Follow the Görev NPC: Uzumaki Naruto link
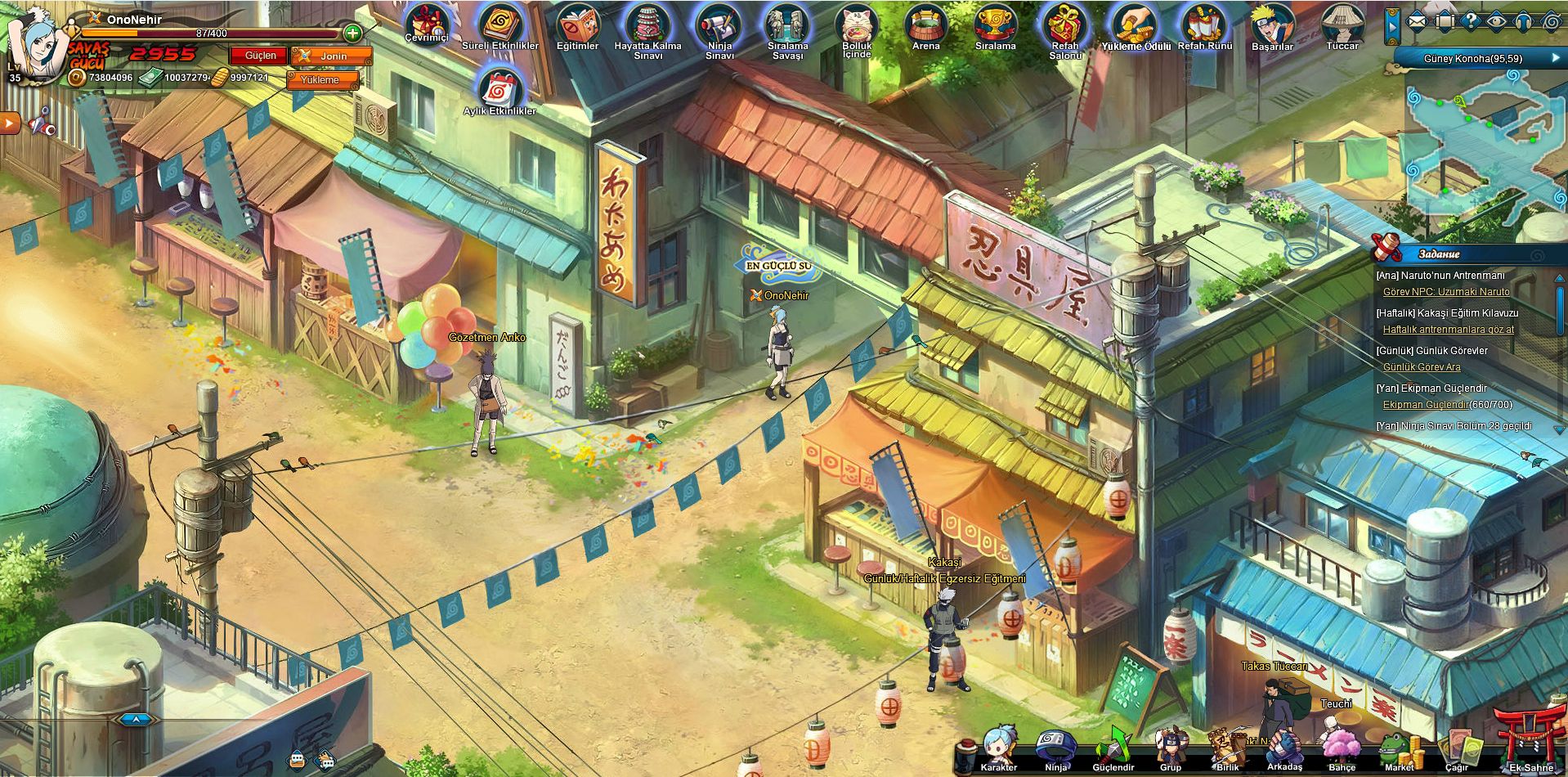This screenshot has width=1568, height=777. pyautogui.click(x=1446, y=292)
